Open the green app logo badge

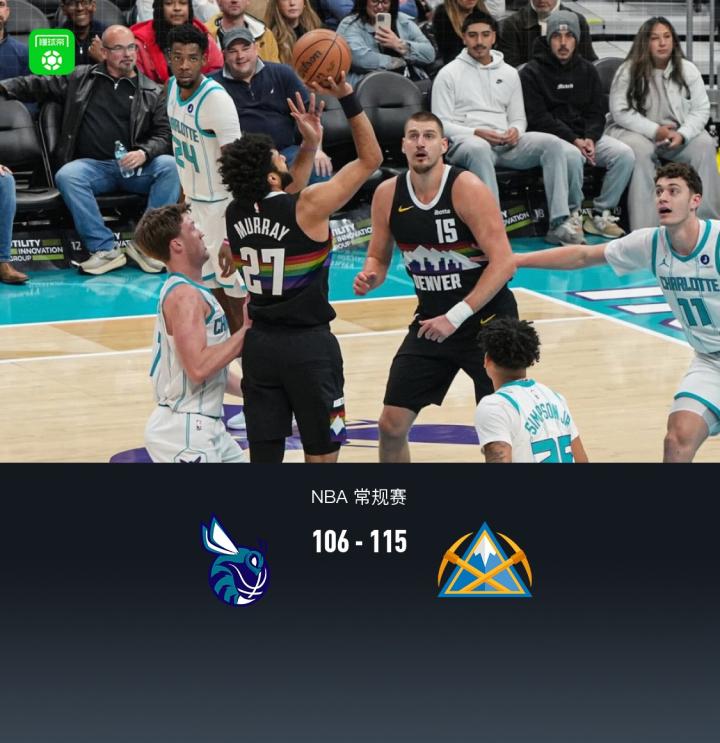[x=52, y=53]
